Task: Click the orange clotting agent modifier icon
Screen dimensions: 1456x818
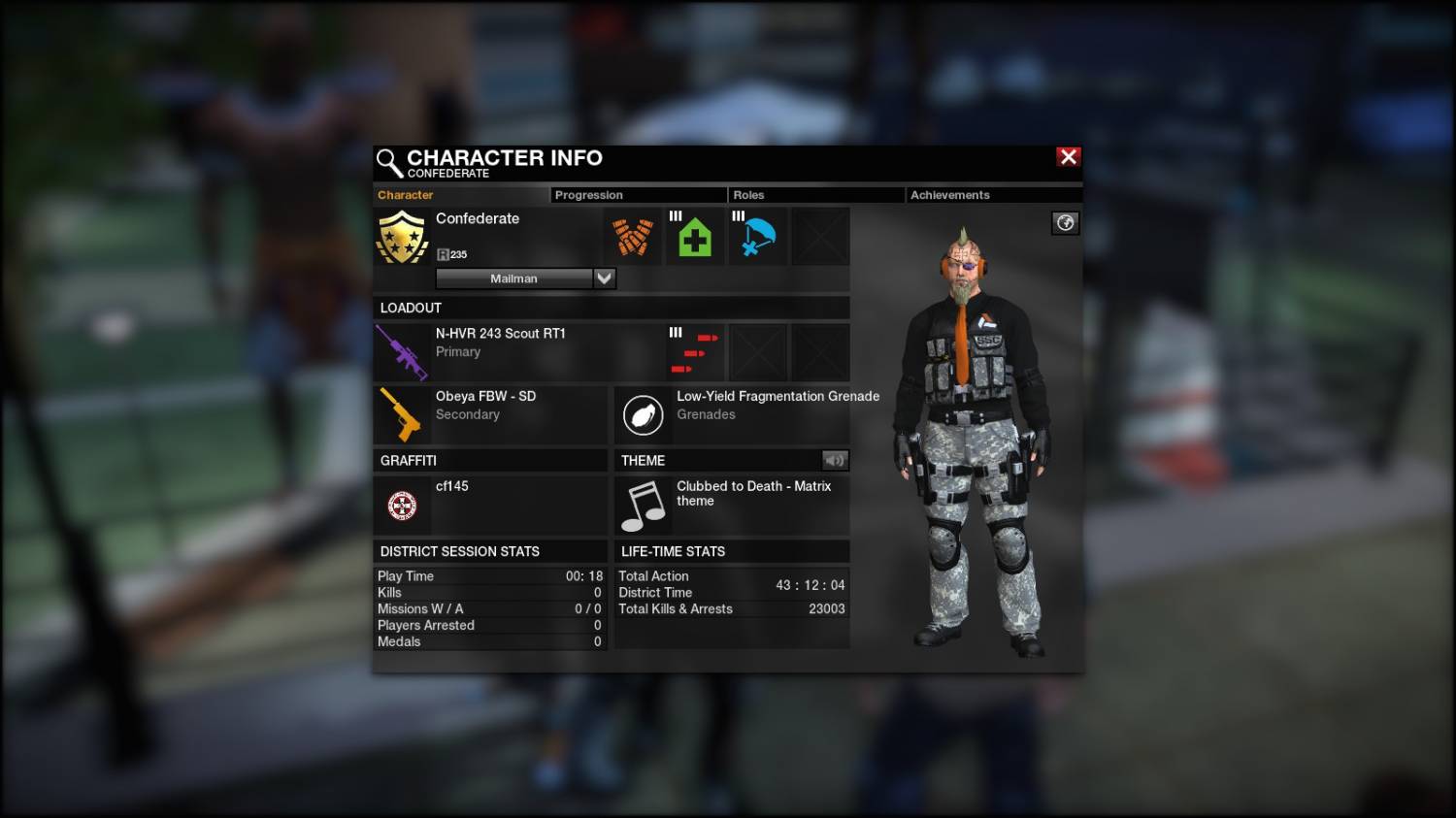Action: tap(633, 237)
